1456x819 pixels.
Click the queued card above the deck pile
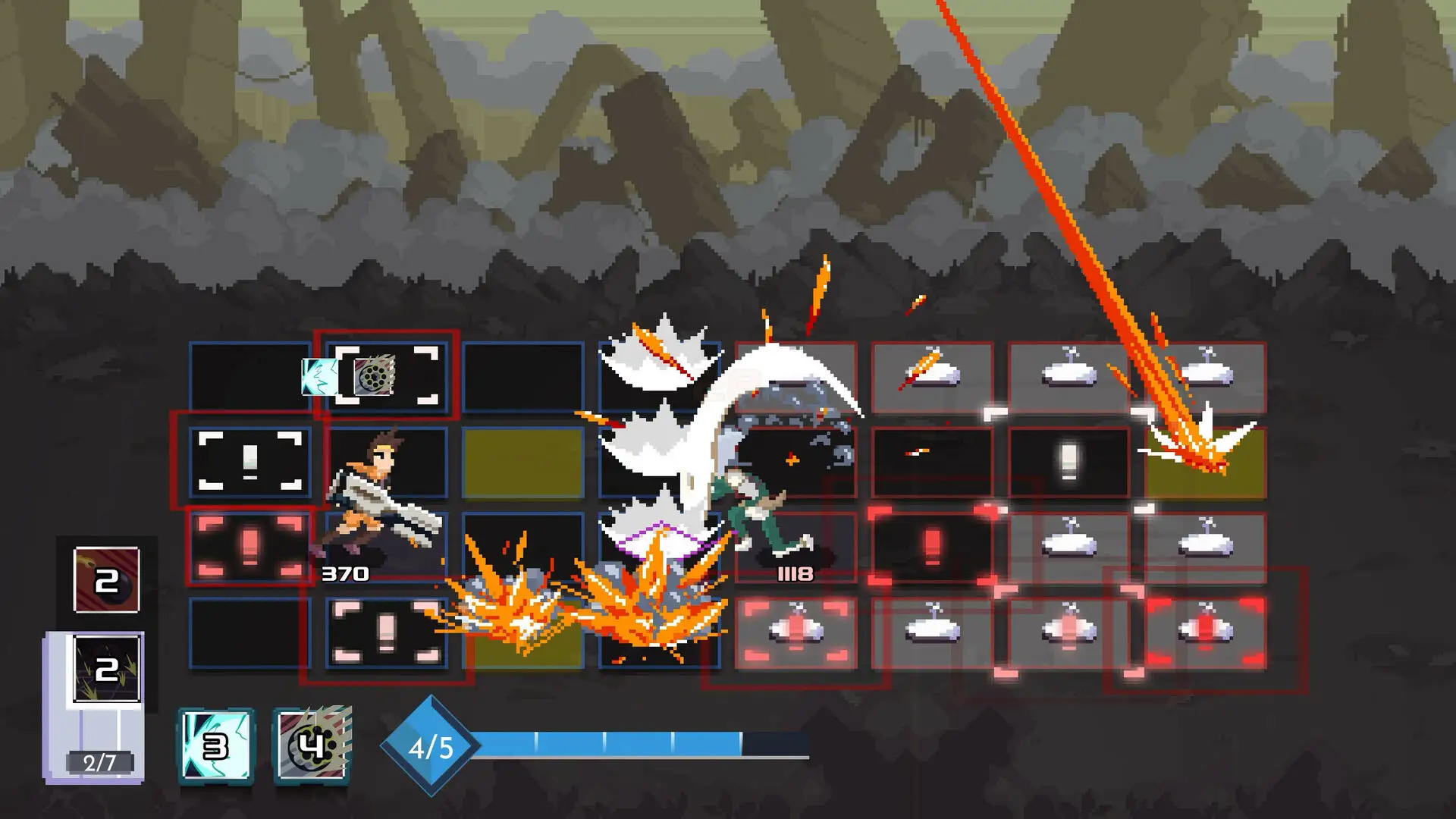pyautogui.click(x=105, y=667)
